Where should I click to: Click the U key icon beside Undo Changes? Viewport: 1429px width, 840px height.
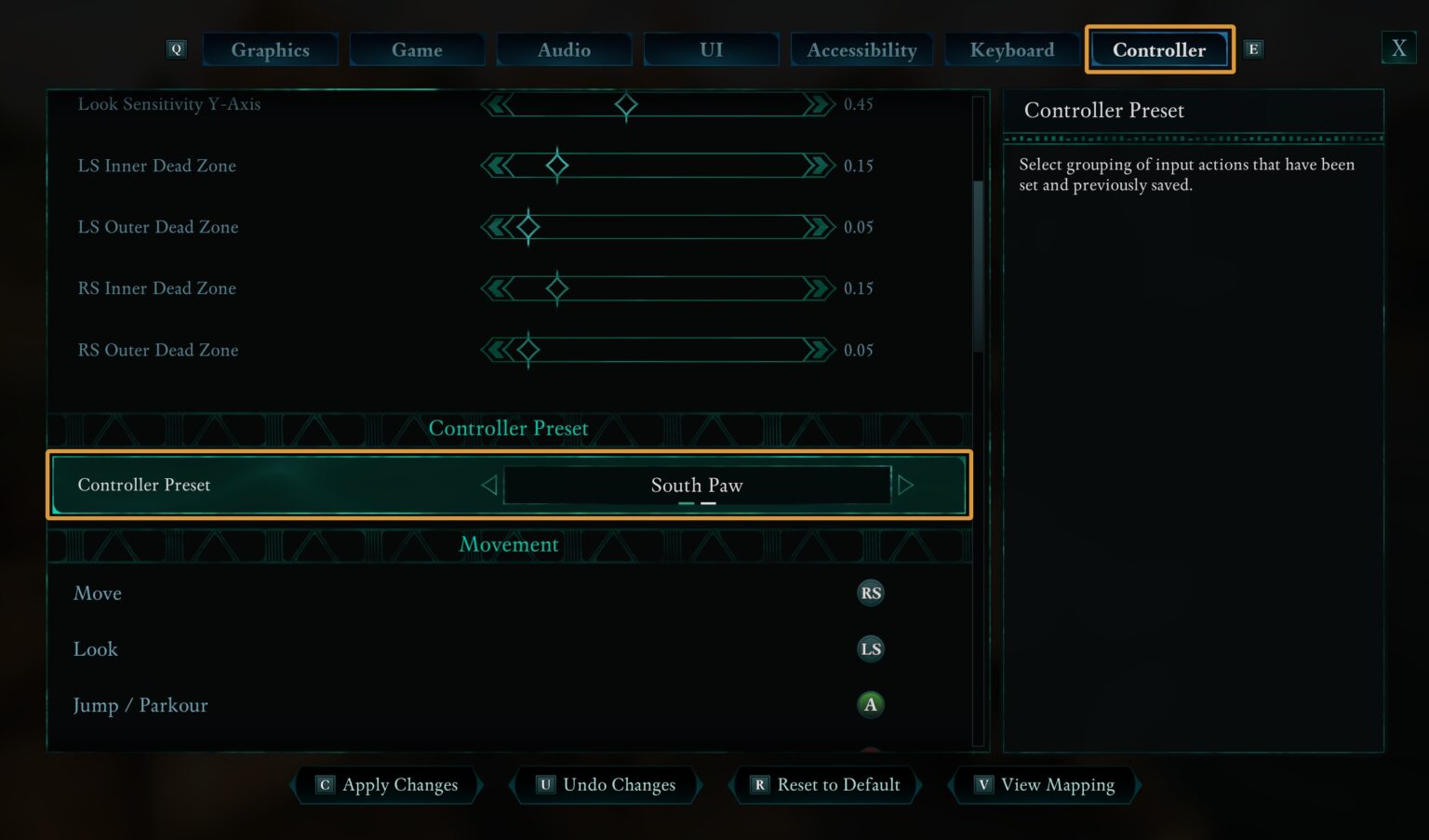click(x=545, y=785)
